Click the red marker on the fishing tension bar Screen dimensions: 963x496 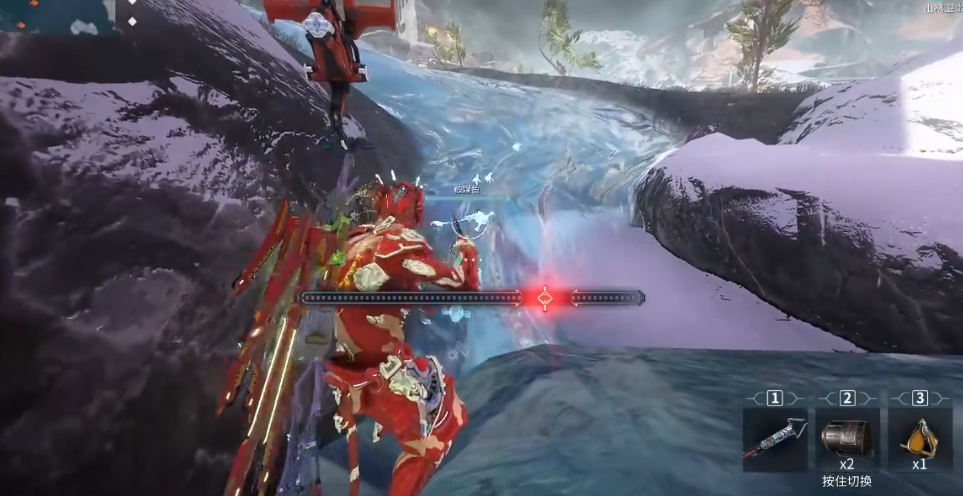point(545,298)
